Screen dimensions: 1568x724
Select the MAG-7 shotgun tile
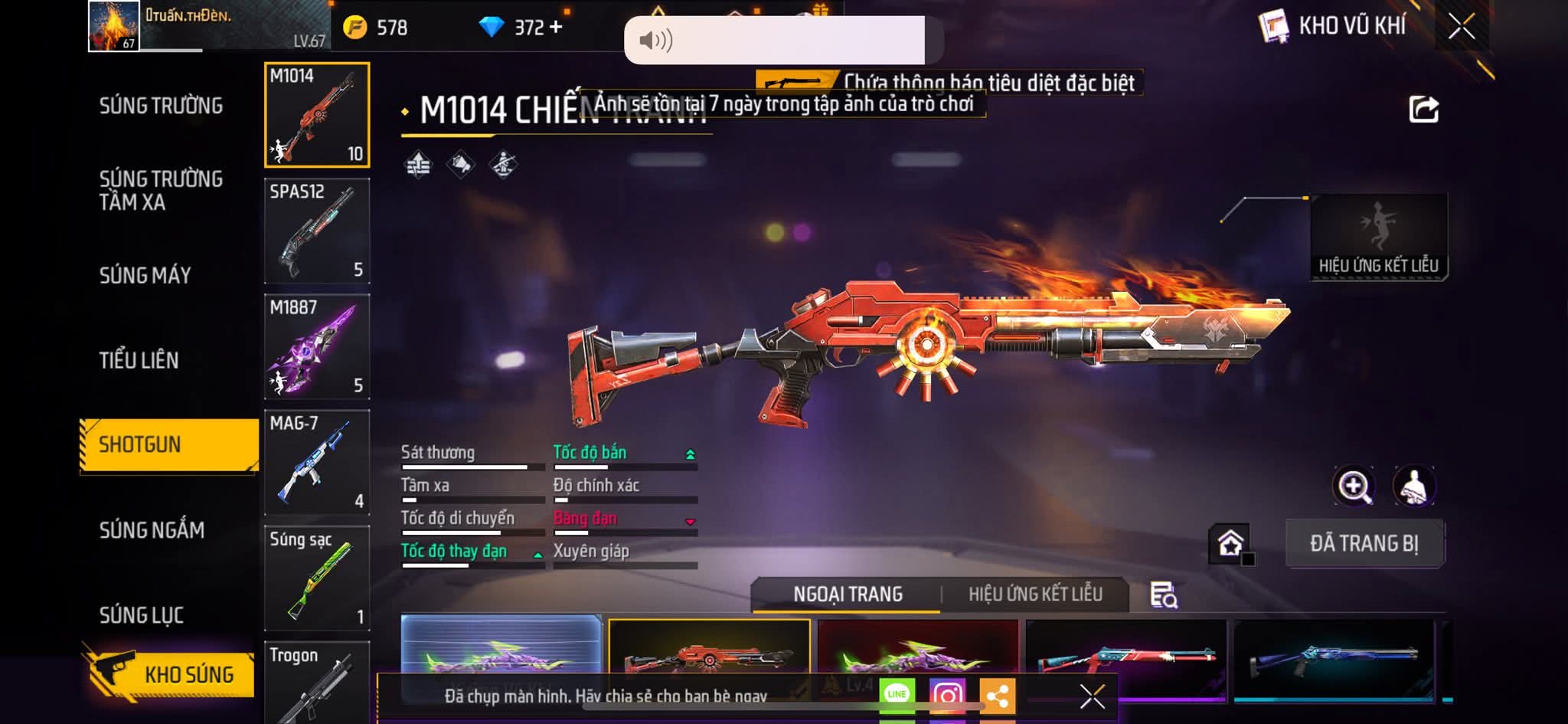[x=317, y=462]
